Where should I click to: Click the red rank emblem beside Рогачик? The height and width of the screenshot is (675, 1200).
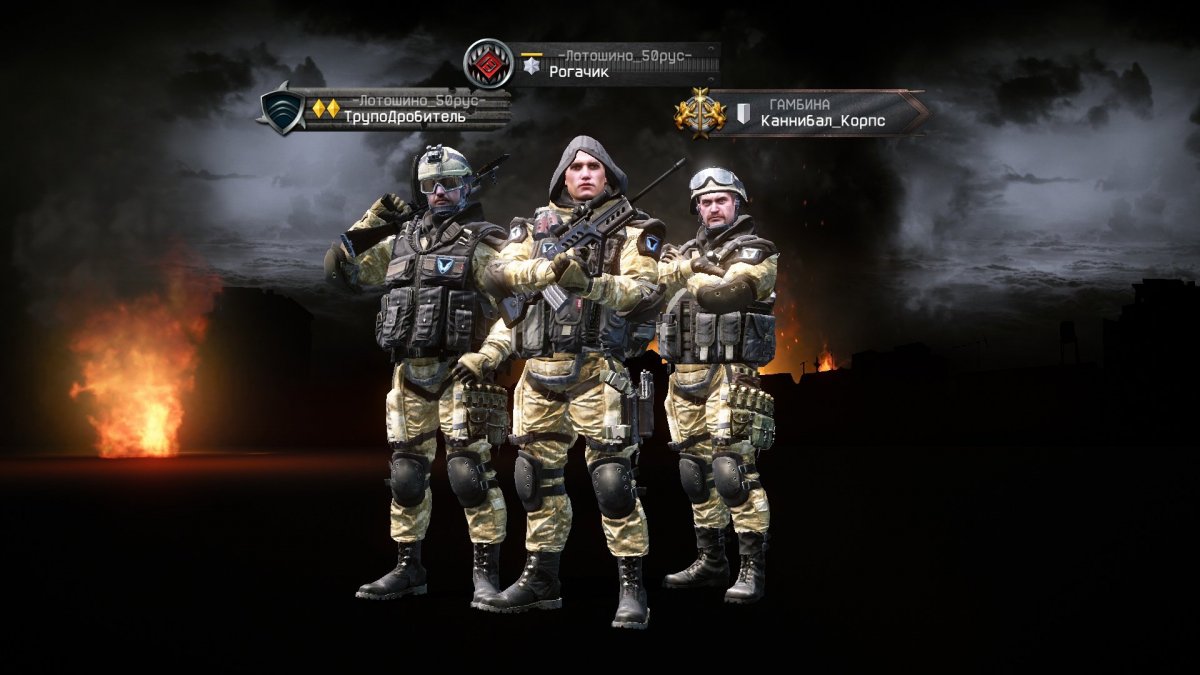tap(488, 64)
